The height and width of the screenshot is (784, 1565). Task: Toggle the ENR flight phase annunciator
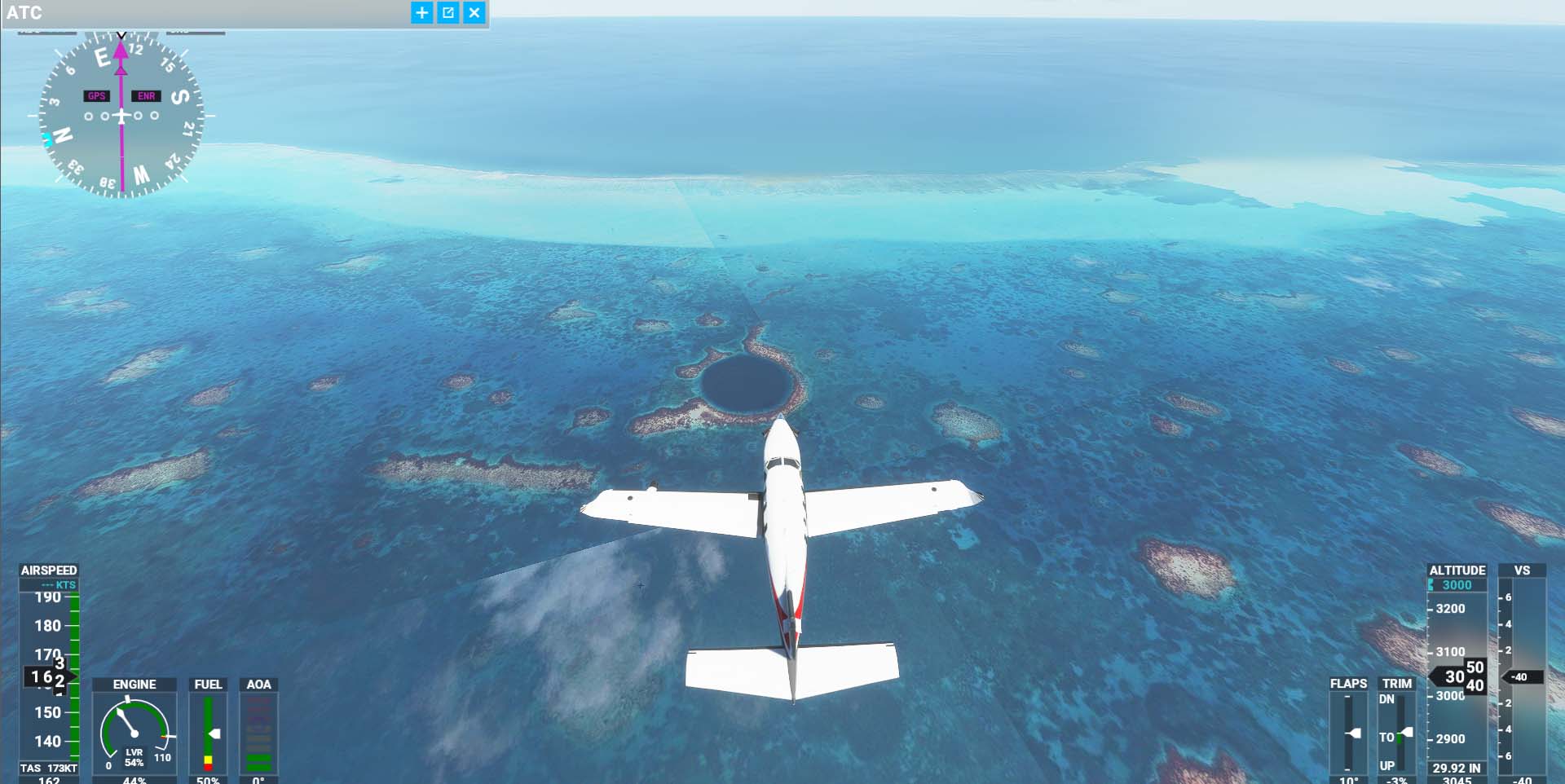click(x=144, y=95)
